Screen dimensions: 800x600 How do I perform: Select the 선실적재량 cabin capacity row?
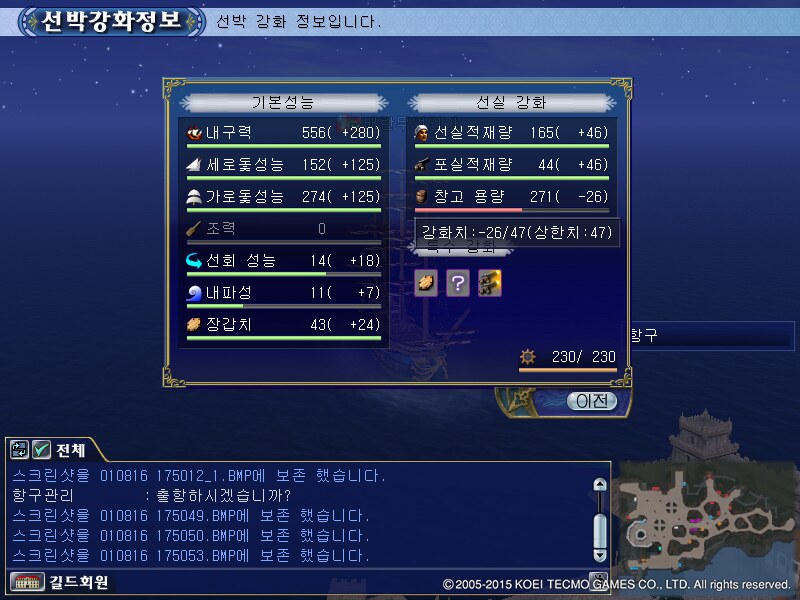tap(511, 132)
